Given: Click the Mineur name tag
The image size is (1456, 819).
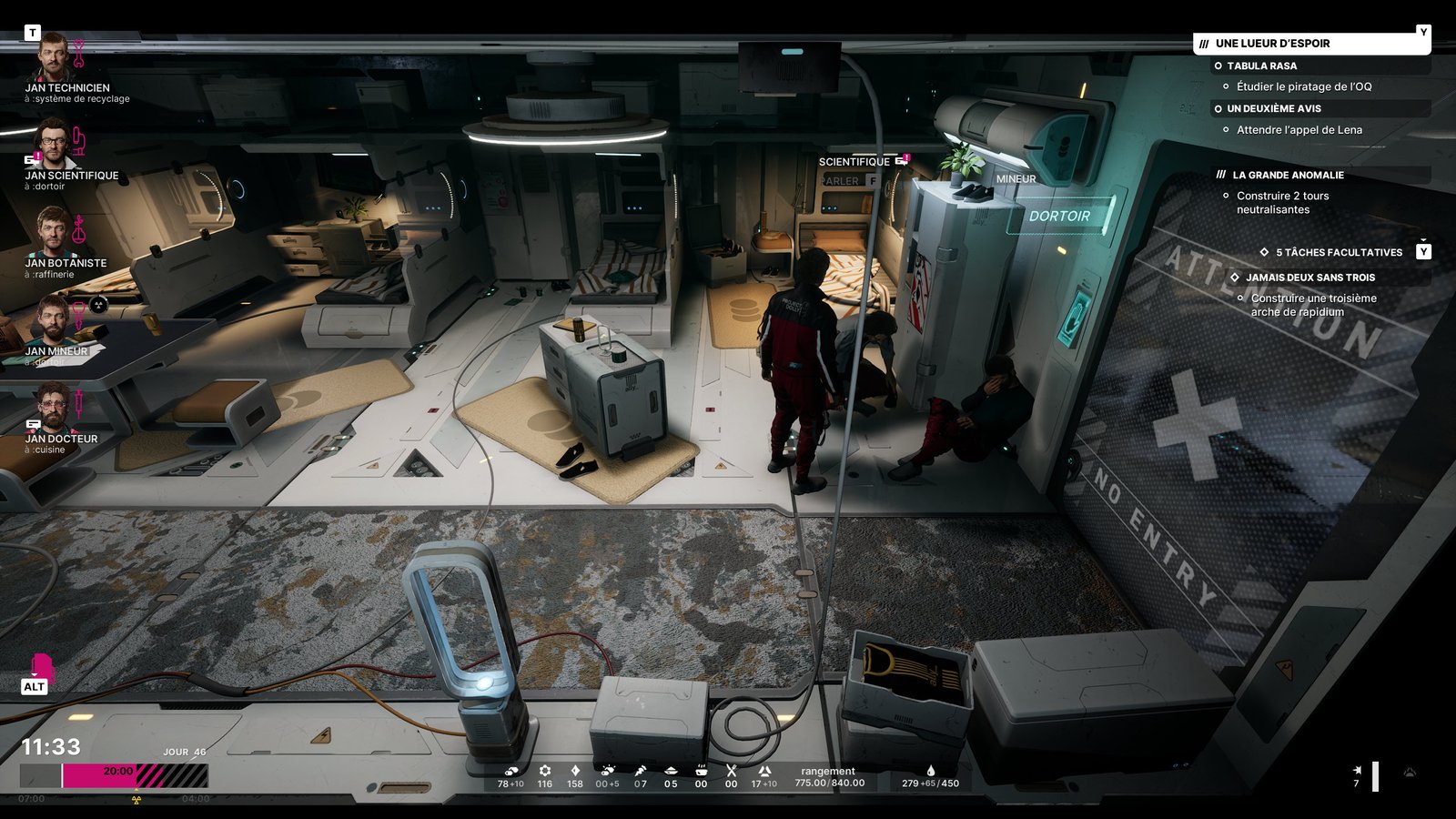Looking at the screenshot, I should tap(1016, 179).
